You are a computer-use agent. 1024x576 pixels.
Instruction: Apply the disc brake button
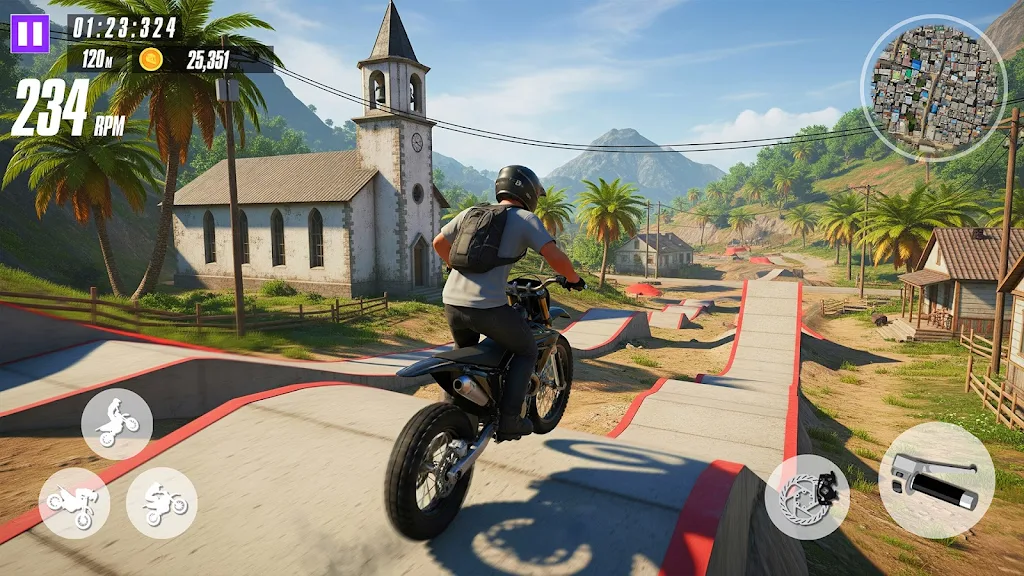coord(807,497)
